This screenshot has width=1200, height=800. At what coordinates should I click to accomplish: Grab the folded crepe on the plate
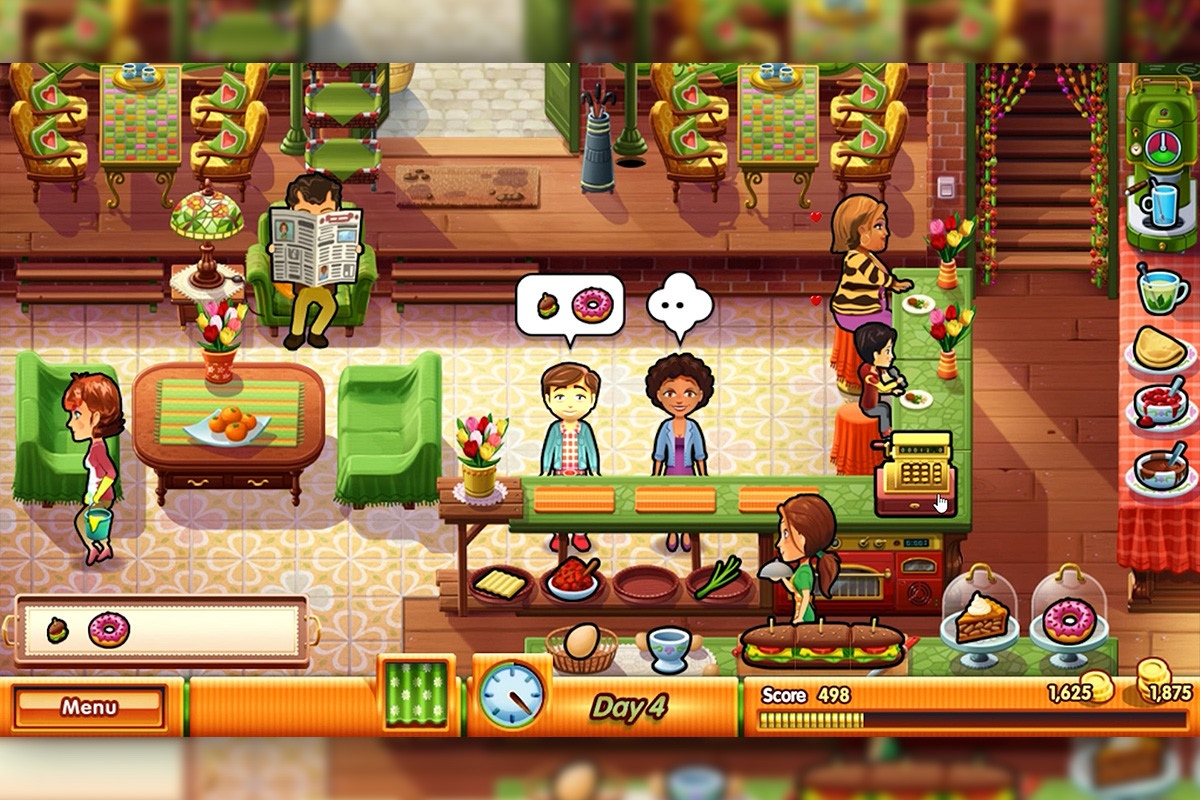(x=1160, y=348)
